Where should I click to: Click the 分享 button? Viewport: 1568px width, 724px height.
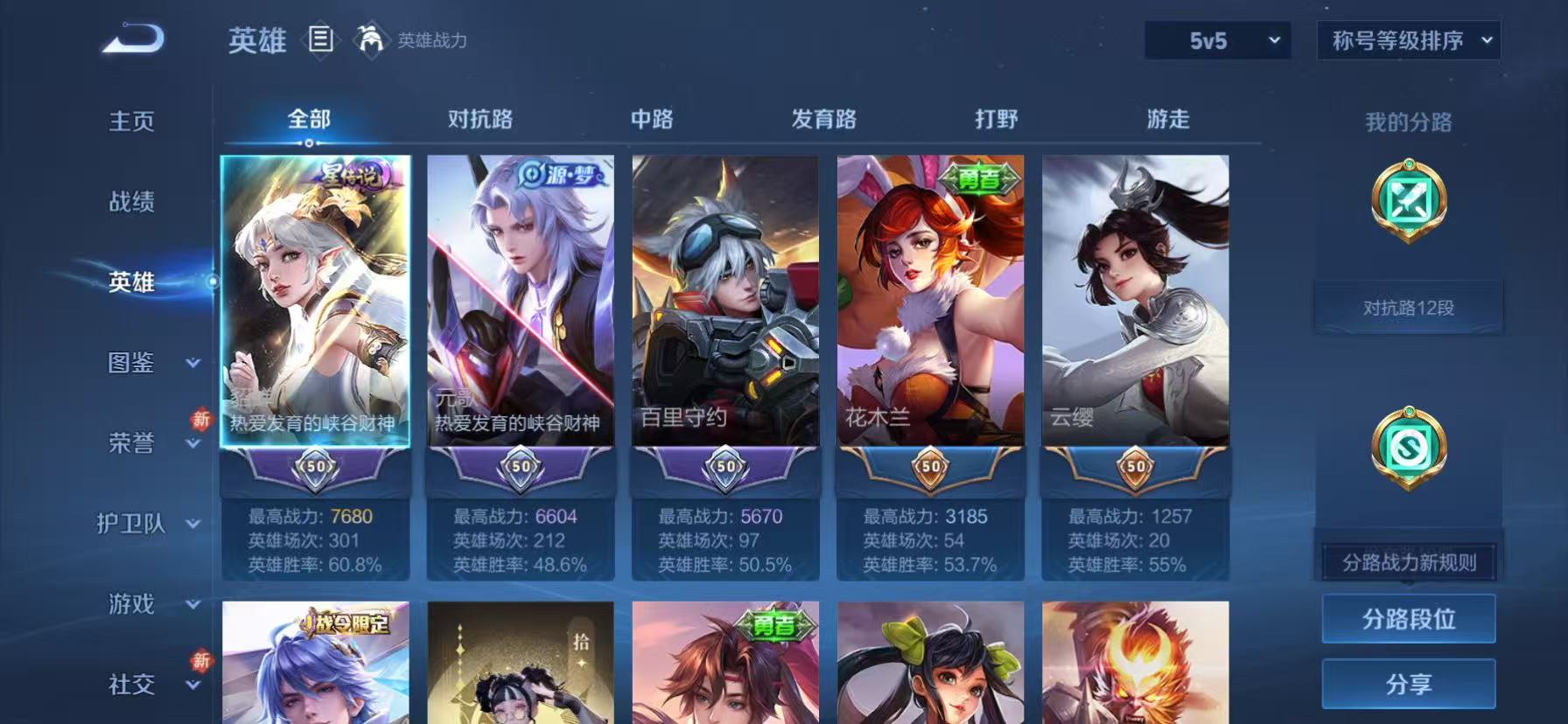tap(1408, 685)
